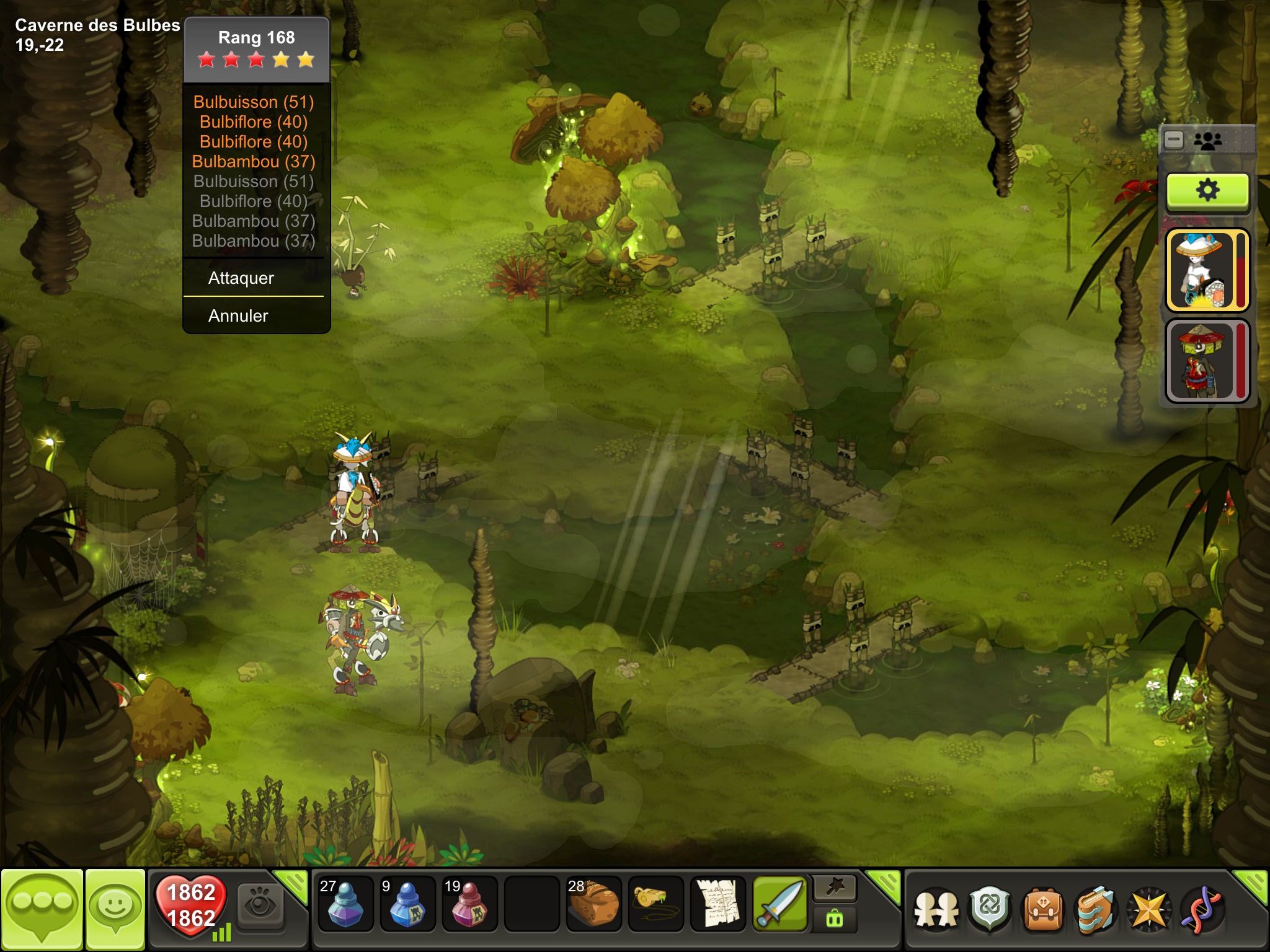The image size is (1270, 952).
Task: Select the torn parchment item slot
Action: pyautogui.click(x=717, y=904)
